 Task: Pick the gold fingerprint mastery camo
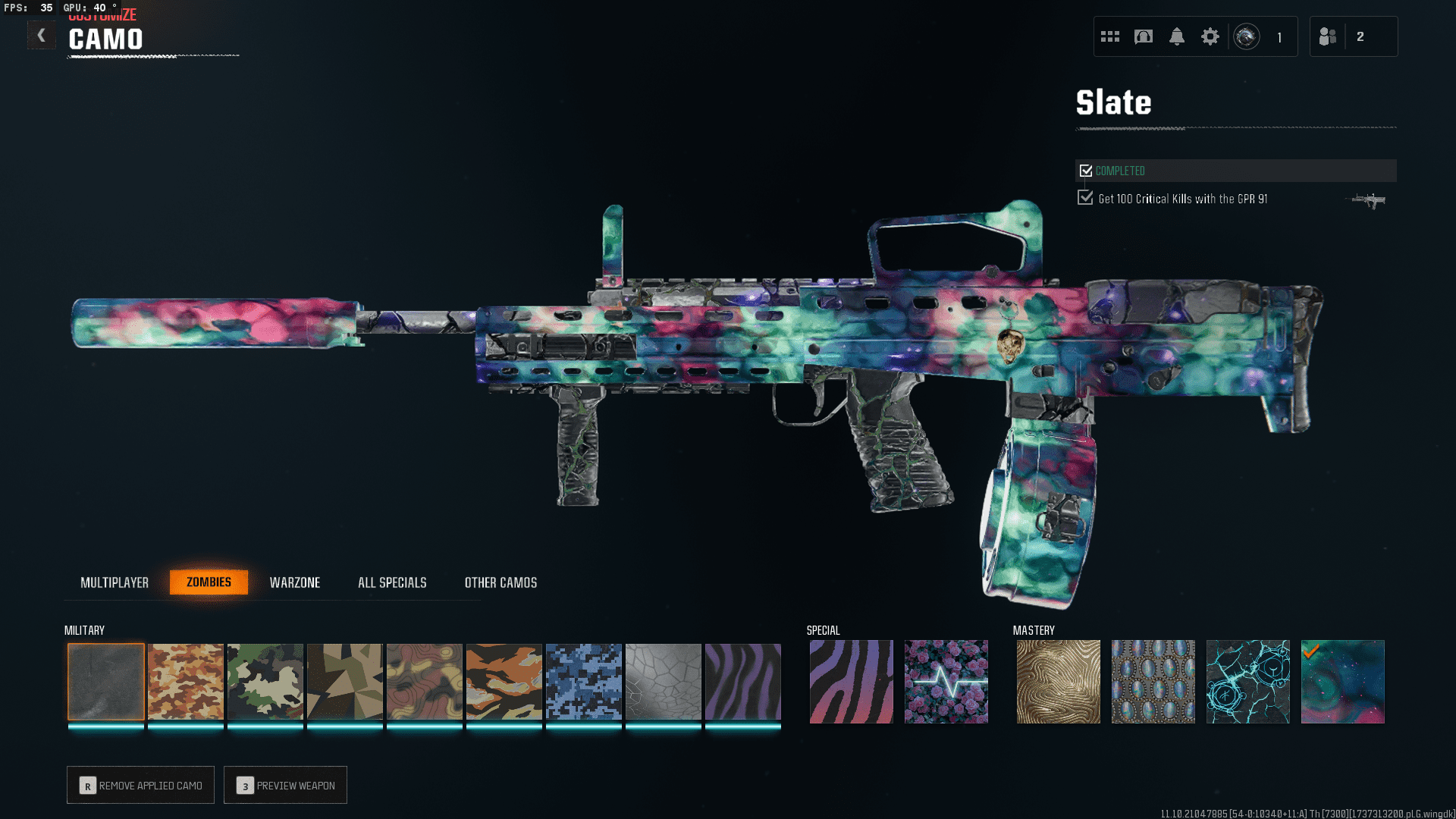(x=1059, y=682)
